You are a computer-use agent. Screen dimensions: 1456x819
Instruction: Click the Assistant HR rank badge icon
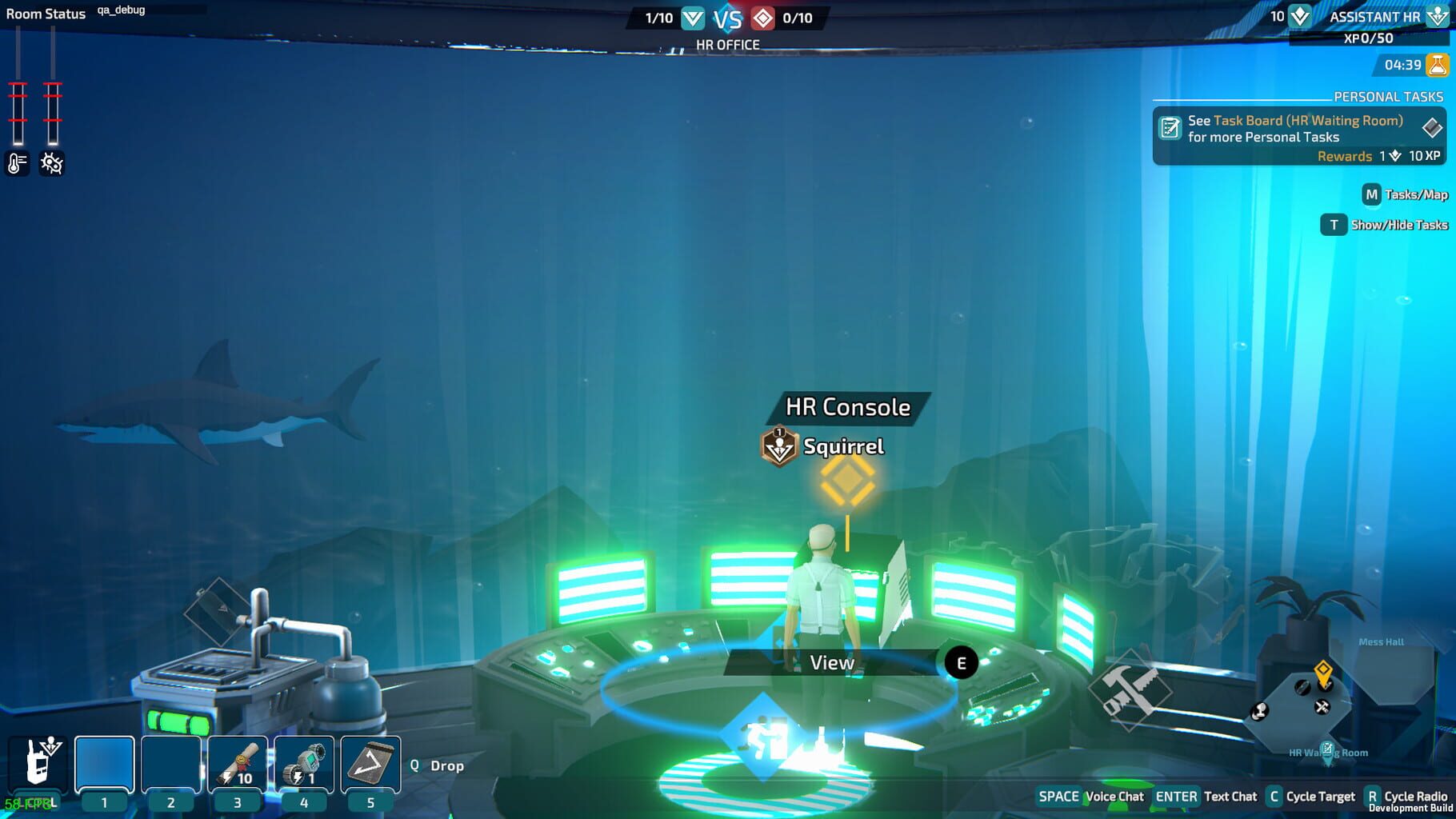[x=1437, y=16]
